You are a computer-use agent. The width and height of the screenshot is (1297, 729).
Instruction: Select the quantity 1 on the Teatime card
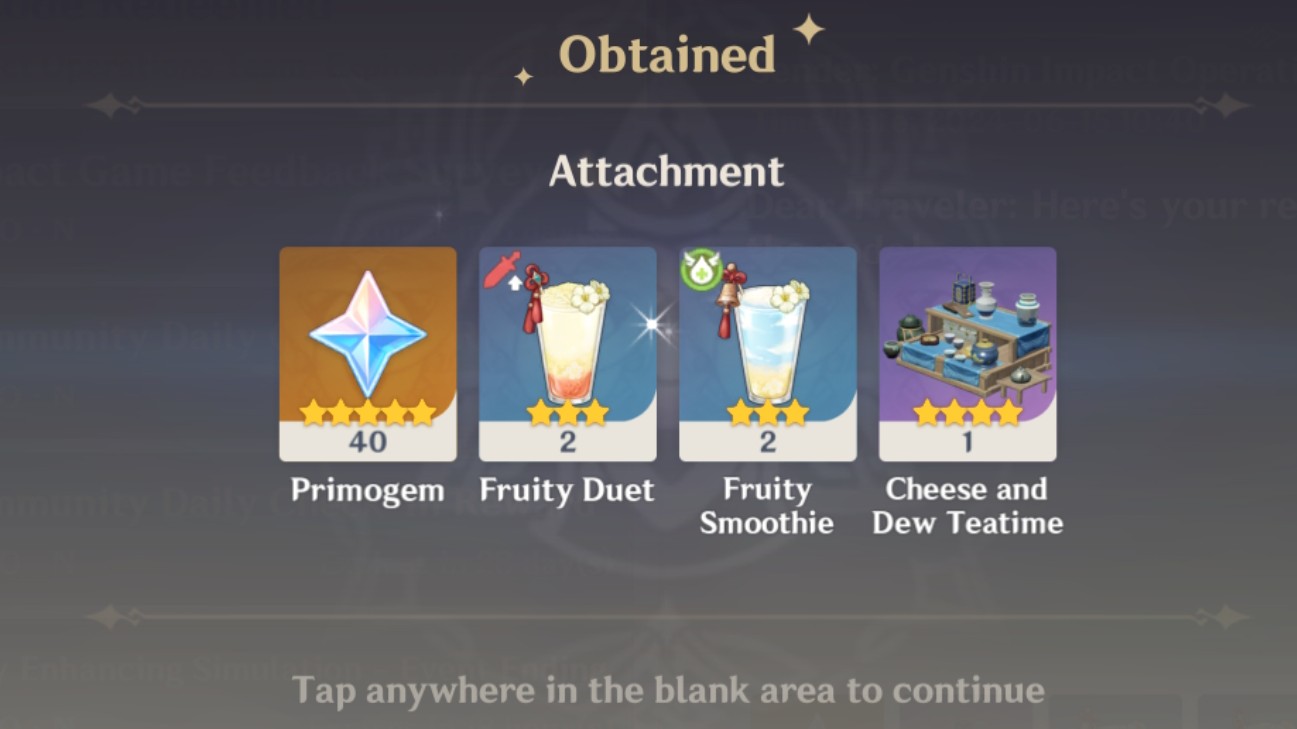966,441
